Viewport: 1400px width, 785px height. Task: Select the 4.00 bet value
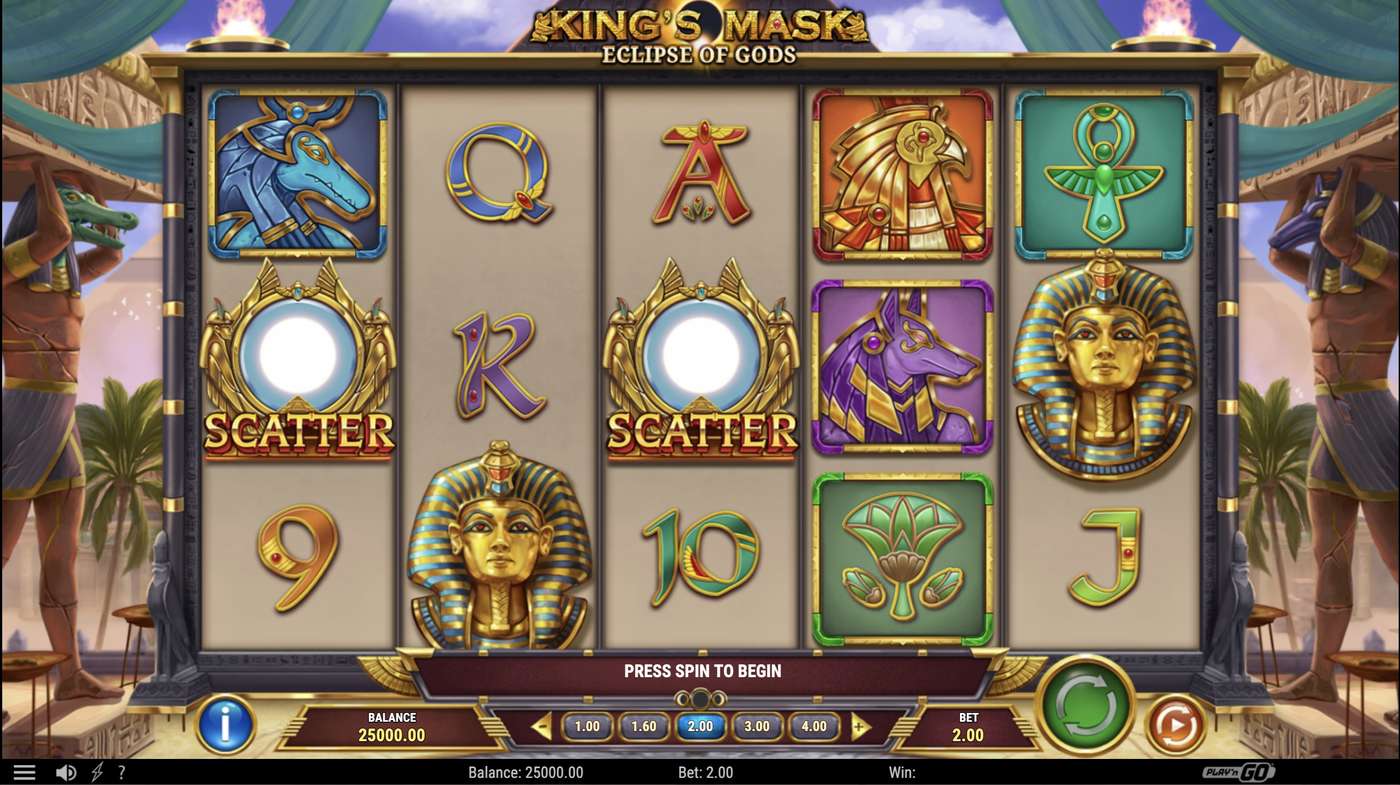815,727
